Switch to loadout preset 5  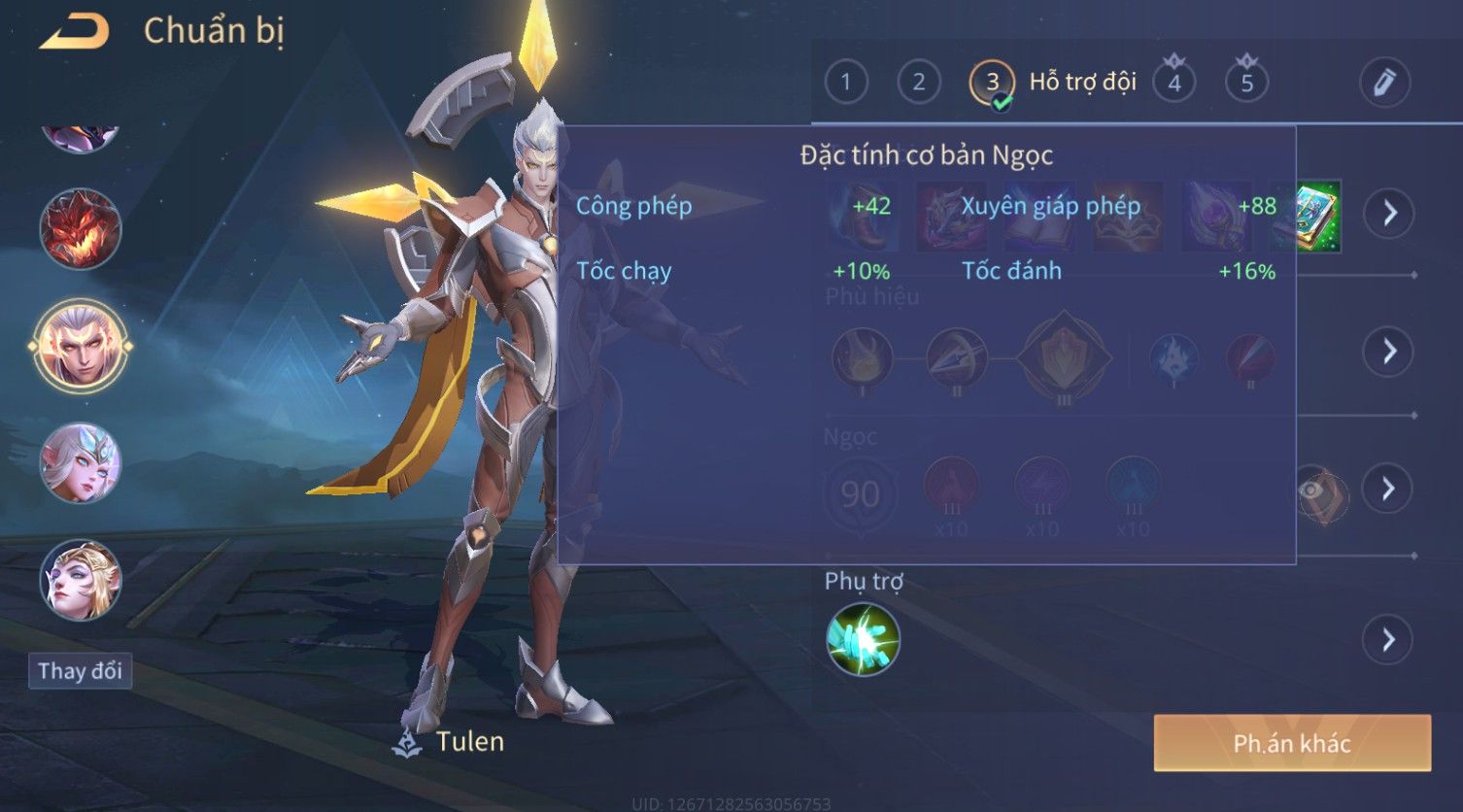[x=1246, y=83]
